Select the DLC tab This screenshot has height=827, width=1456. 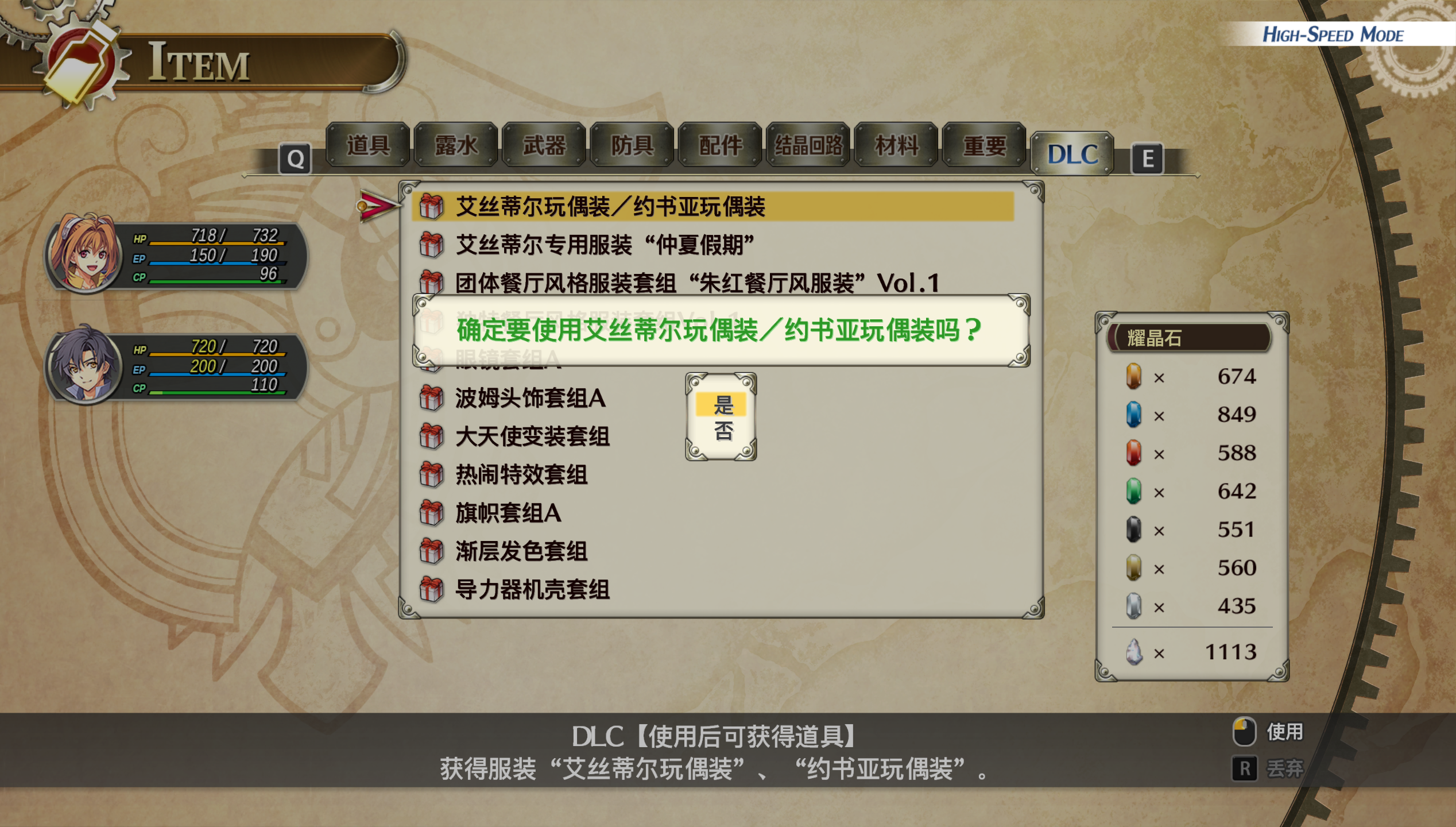(1072, 154)
